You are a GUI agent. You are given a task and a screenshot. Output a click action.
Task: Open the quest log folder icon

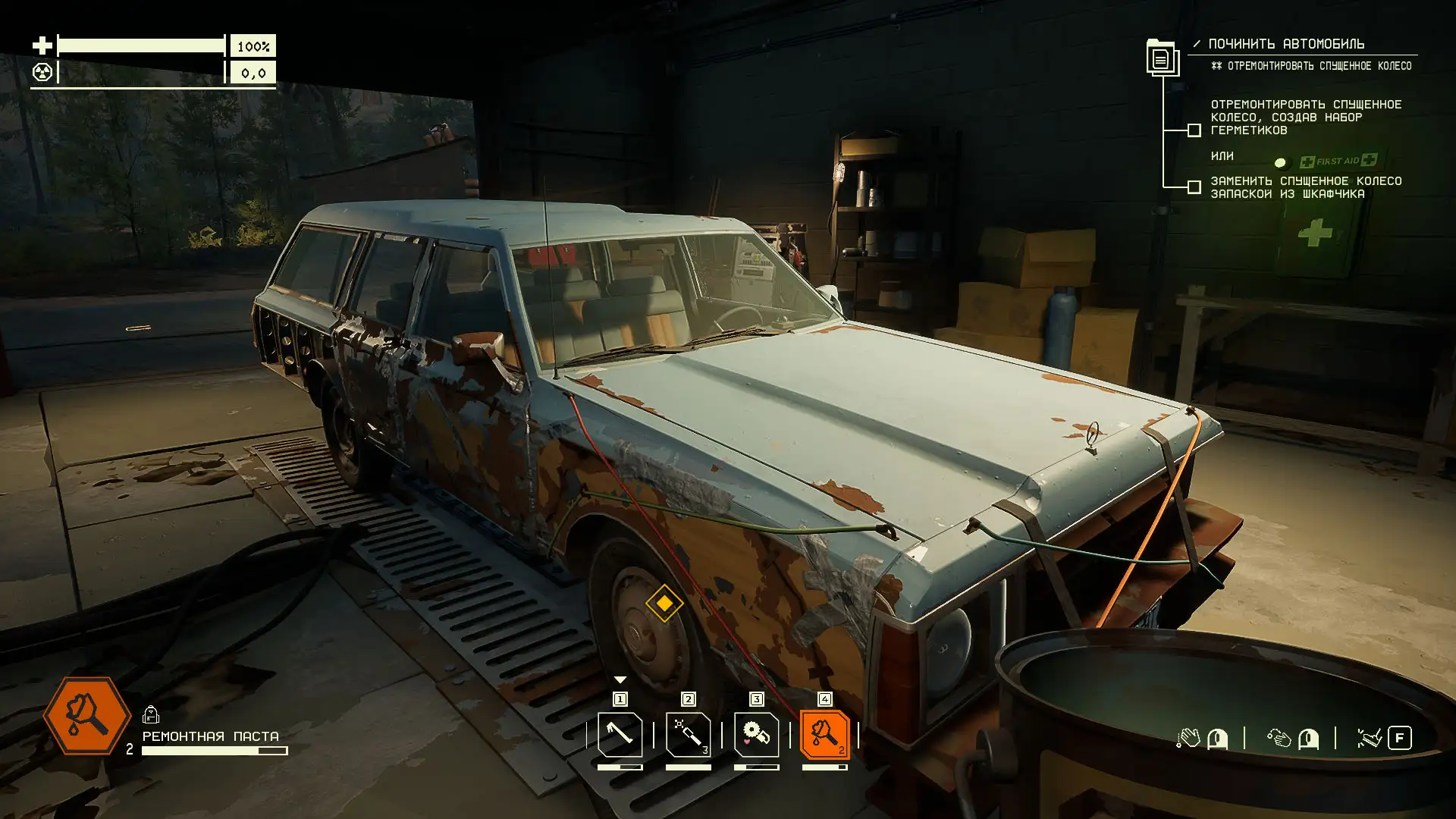1161,57
